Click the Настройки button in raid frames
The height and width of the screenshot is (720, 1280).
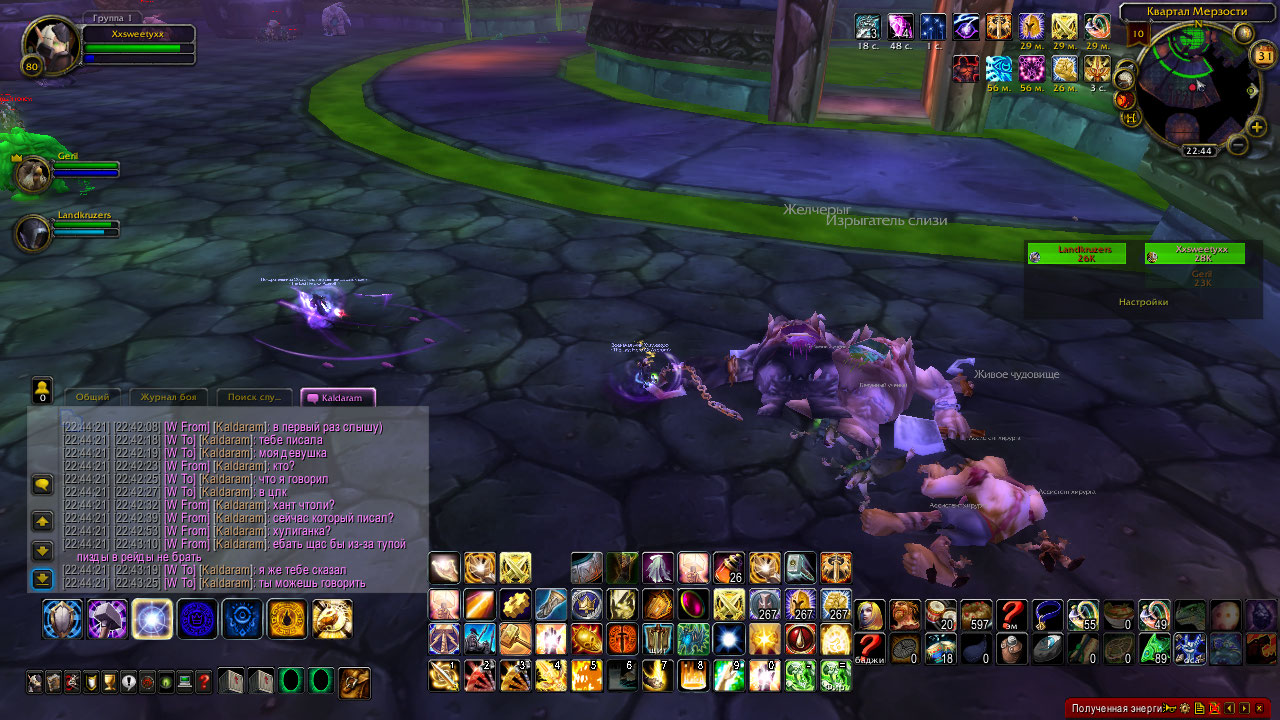click(x=1143, y=301)
